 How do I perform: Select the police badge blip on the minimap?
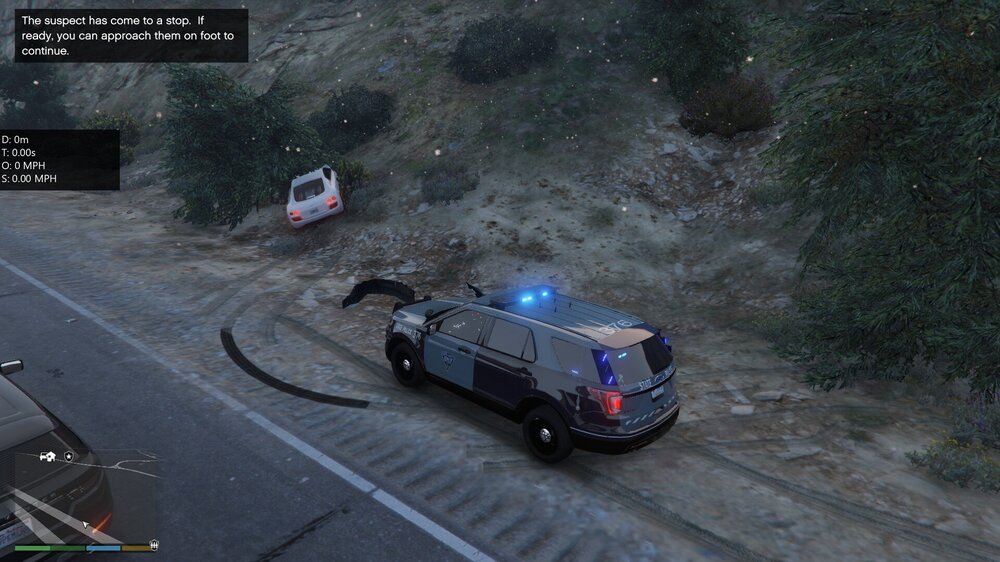click(x=68, y=457)
